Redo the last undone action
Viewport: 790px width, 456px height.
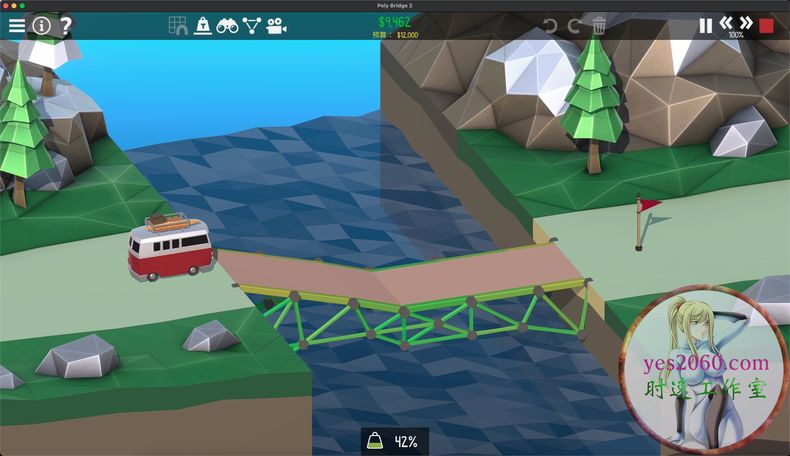pyautogui.click(x=574, y=25)
